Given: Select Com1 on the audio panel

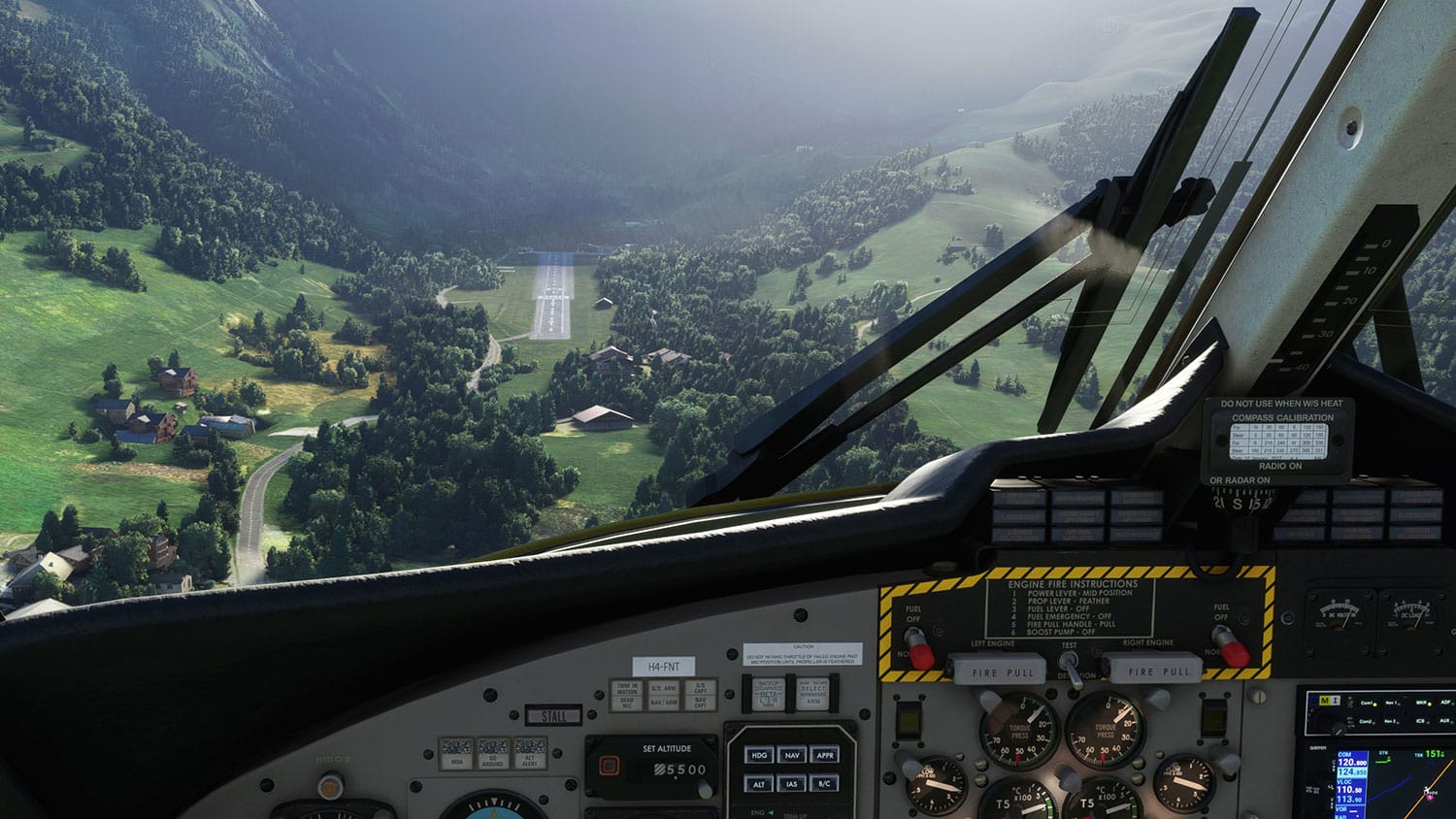Looking at the screenshot, I should pyautogui.click(x=1367, y=703).
